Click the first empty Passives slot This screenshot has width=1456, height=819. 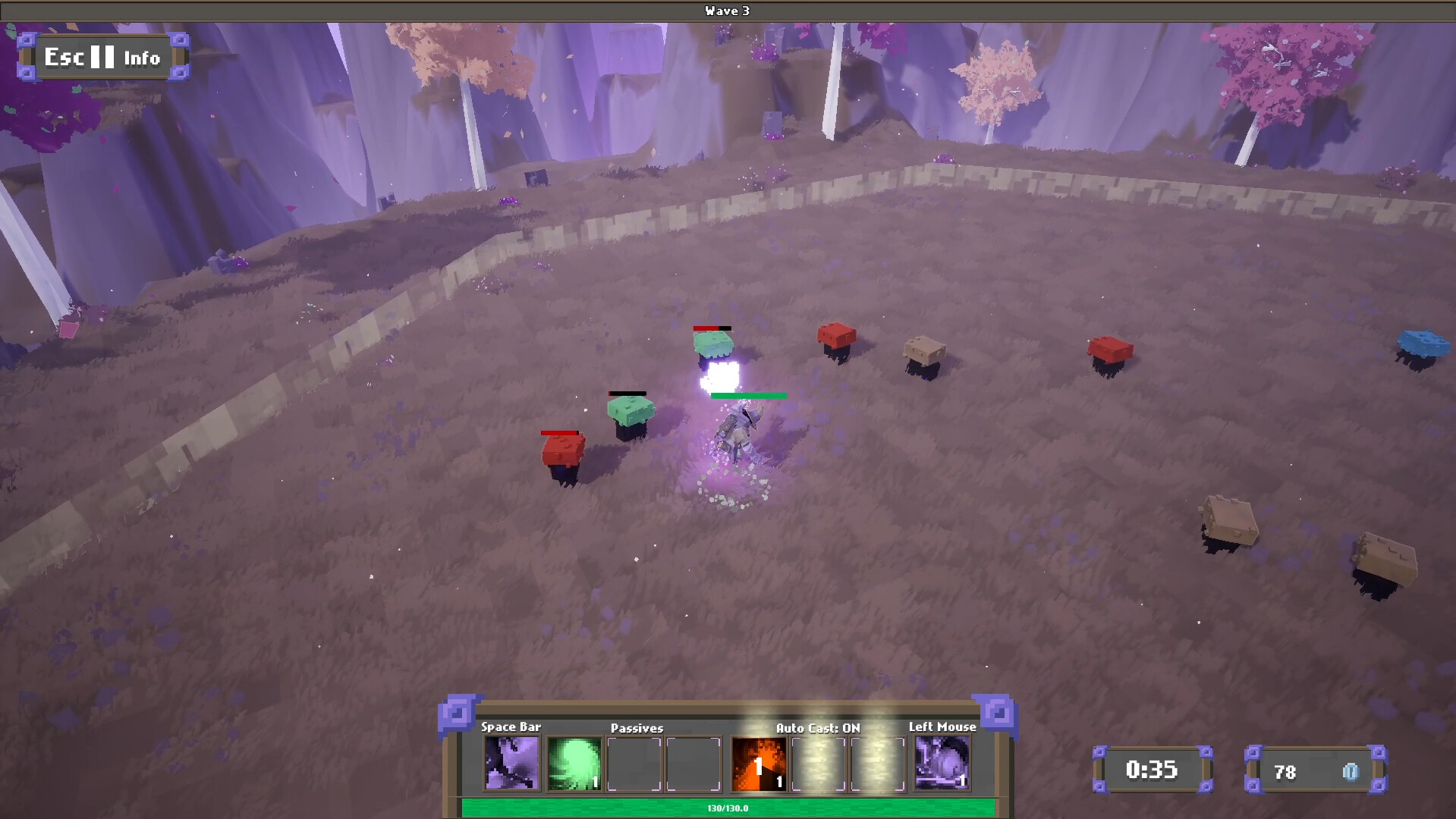[x=634, y=763]
